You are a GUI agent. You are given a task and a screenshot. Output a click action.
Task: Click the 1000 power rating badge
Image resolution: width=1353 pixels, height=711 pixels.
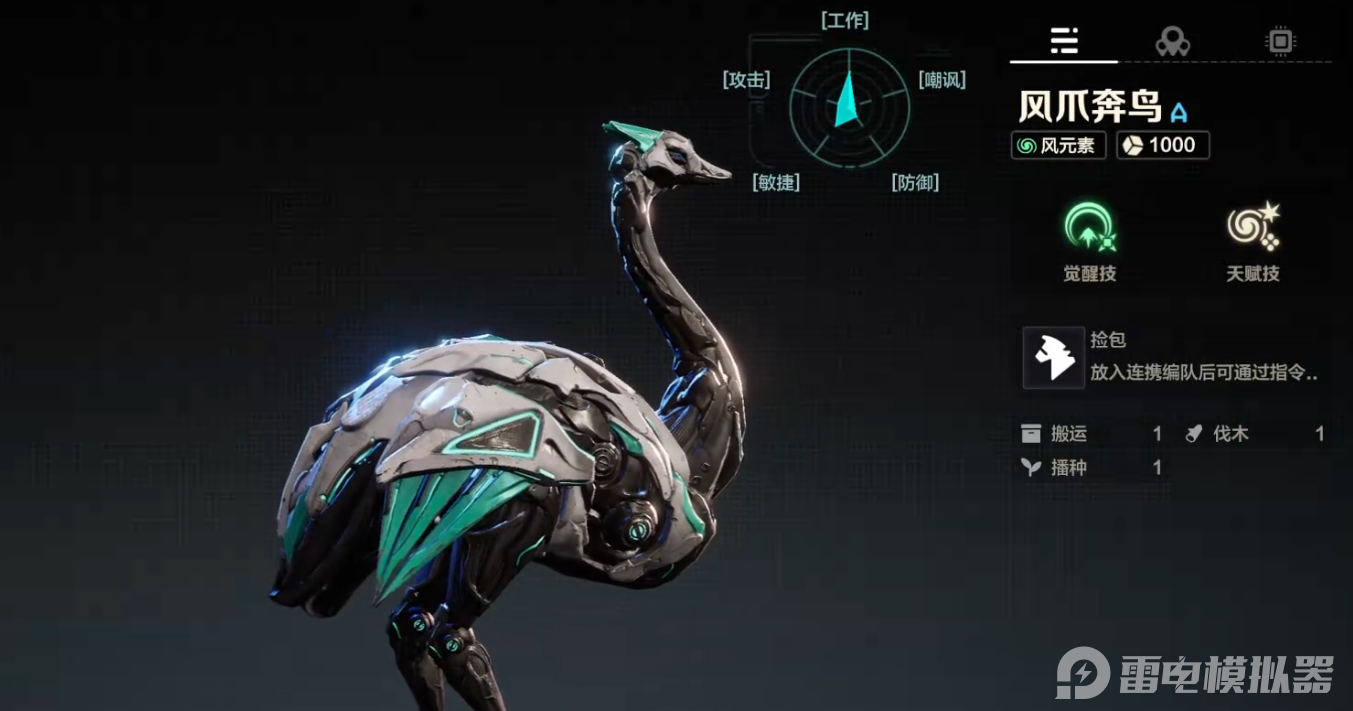pos(1163,145)
